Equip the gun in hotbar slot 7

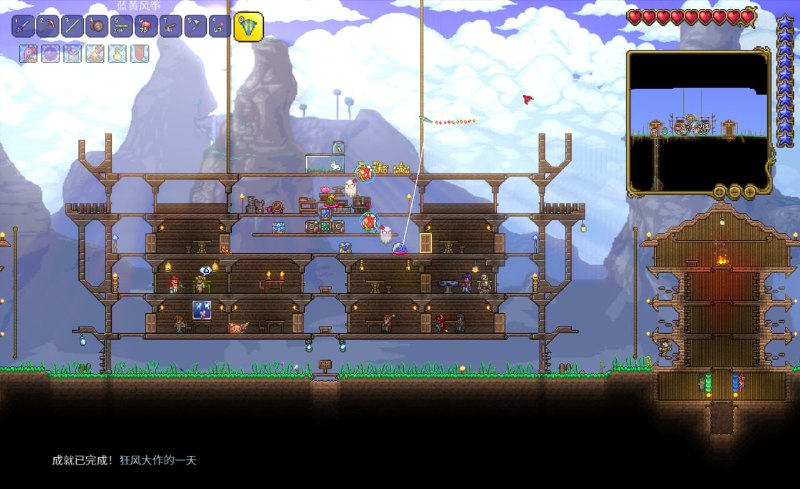pyautogui.click(x=171, y=26)
